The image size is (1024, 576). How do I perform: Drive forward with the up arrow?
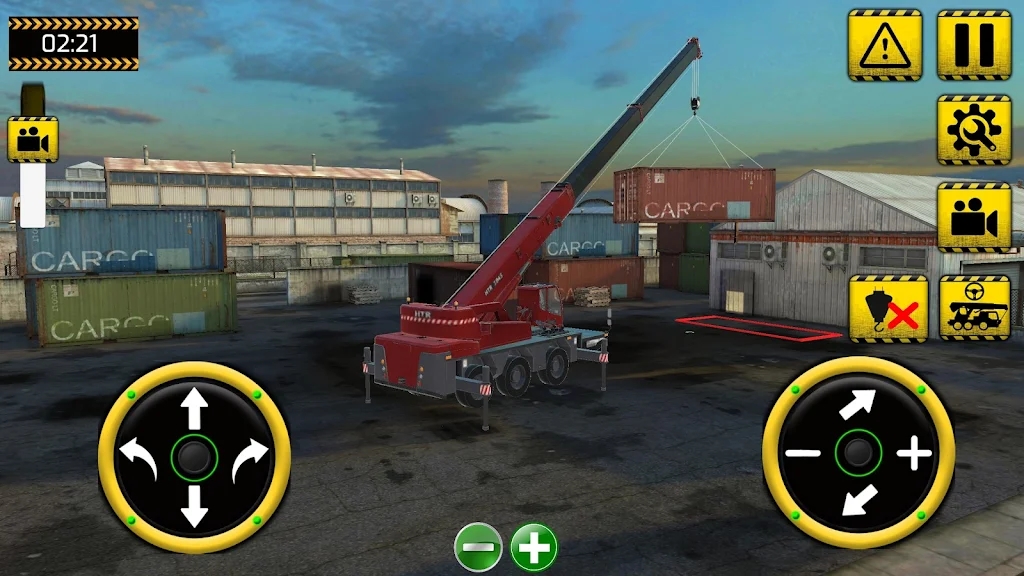[x=194, y=409]
